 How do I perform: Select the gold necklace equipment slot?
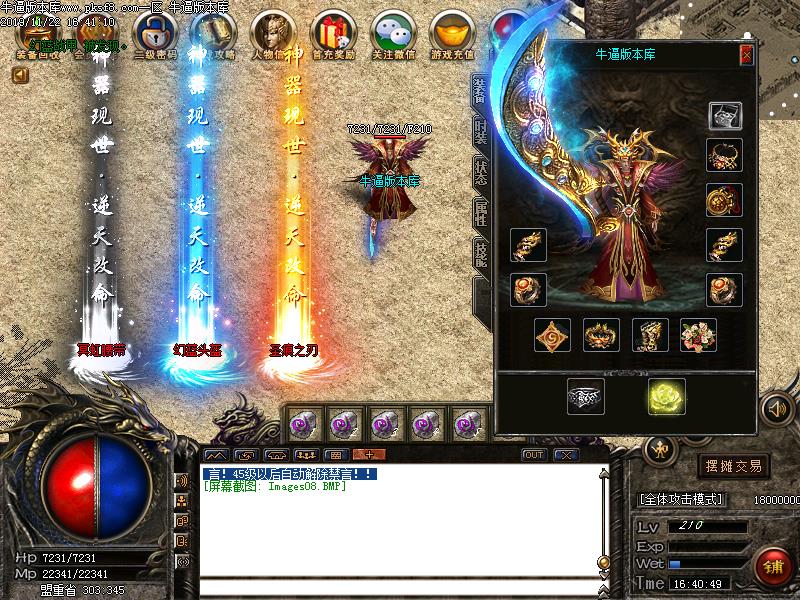coord(724,155)
